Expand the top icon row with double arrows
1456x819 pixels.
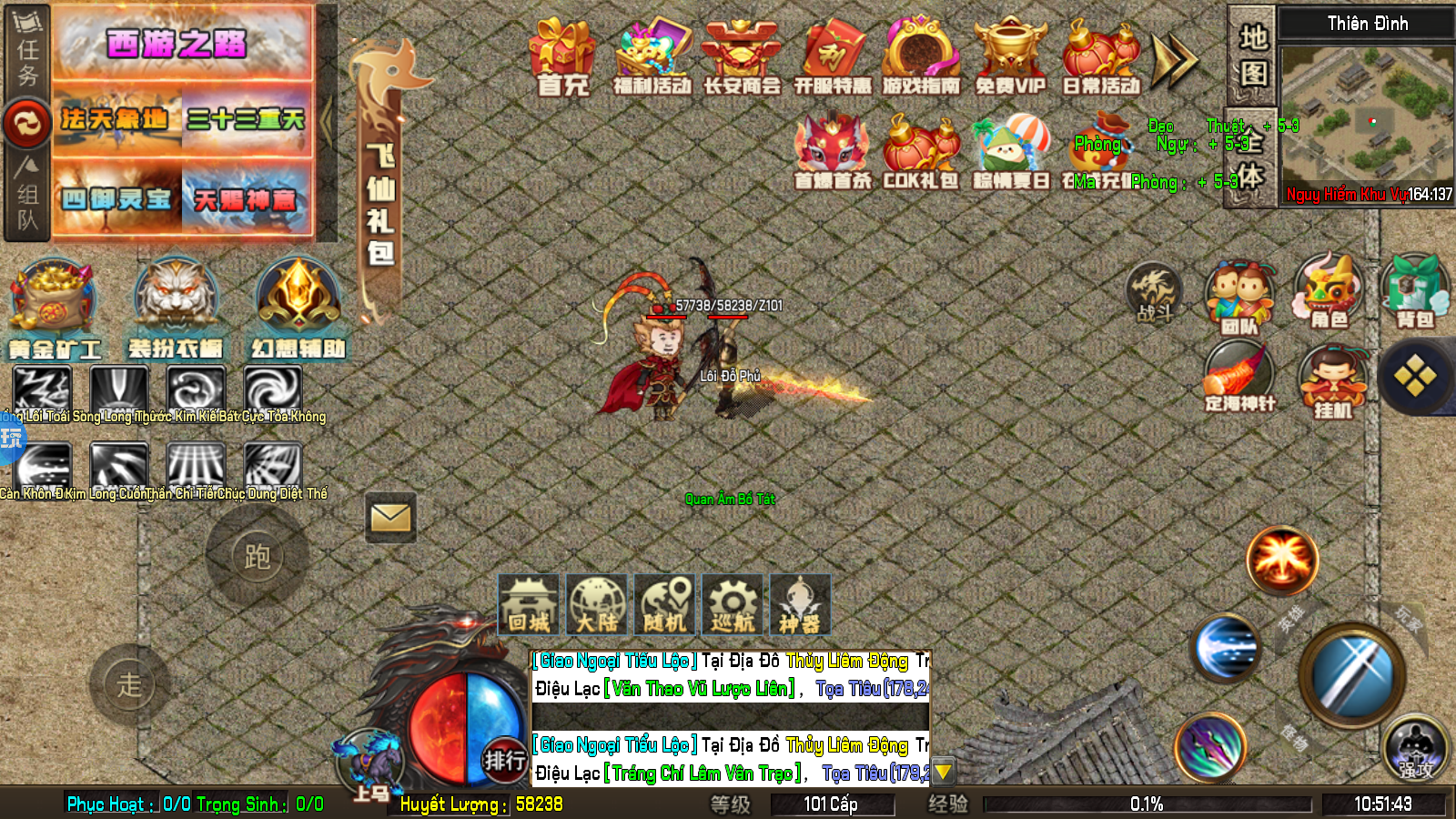click(x=1174, y=60)
